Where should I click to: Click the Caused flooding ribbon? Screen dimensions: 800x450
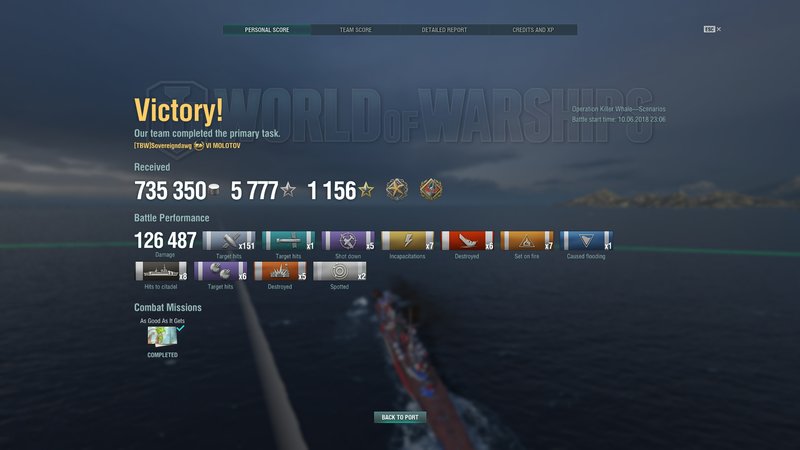587,241
